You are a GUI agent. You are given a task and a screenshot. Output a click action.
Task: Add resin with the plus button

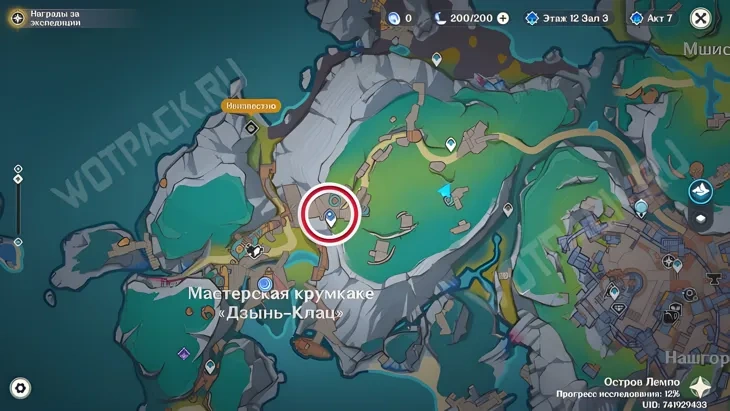pos(503,18)
